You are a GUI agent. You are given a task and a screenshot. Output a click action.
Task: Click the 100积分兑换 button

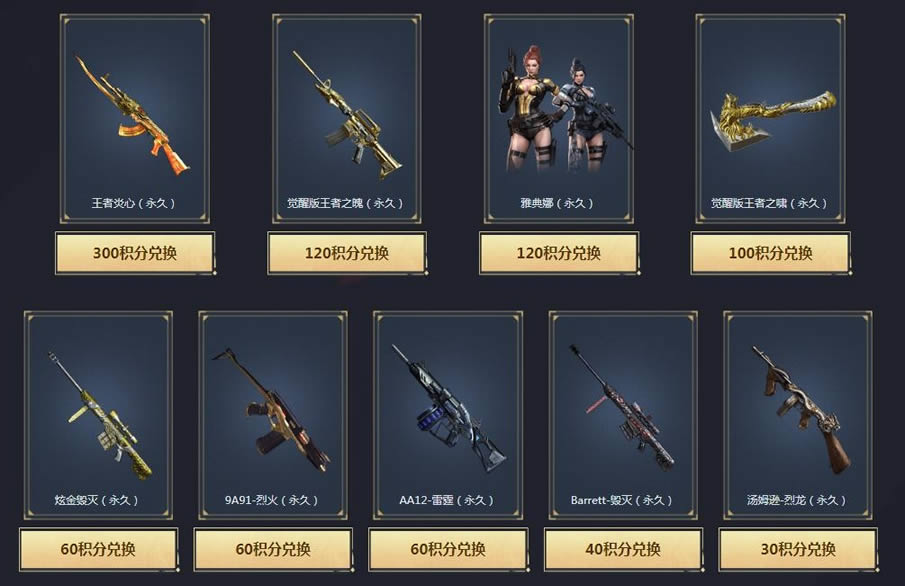pos(770,253)
